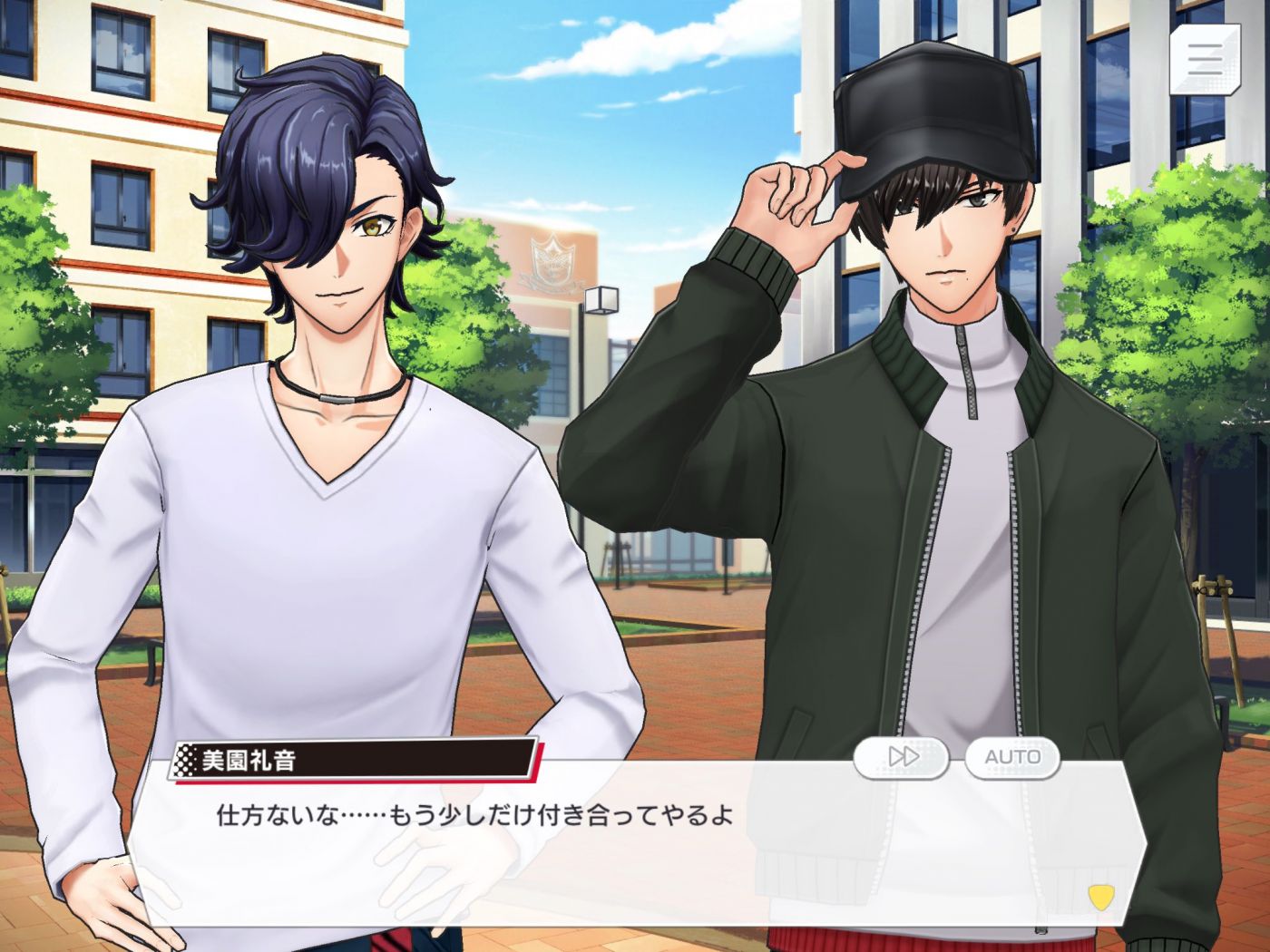Screen dimensions: 1270x952
Task: Open the hamburger menu button
Action: tap(1205, 59)
